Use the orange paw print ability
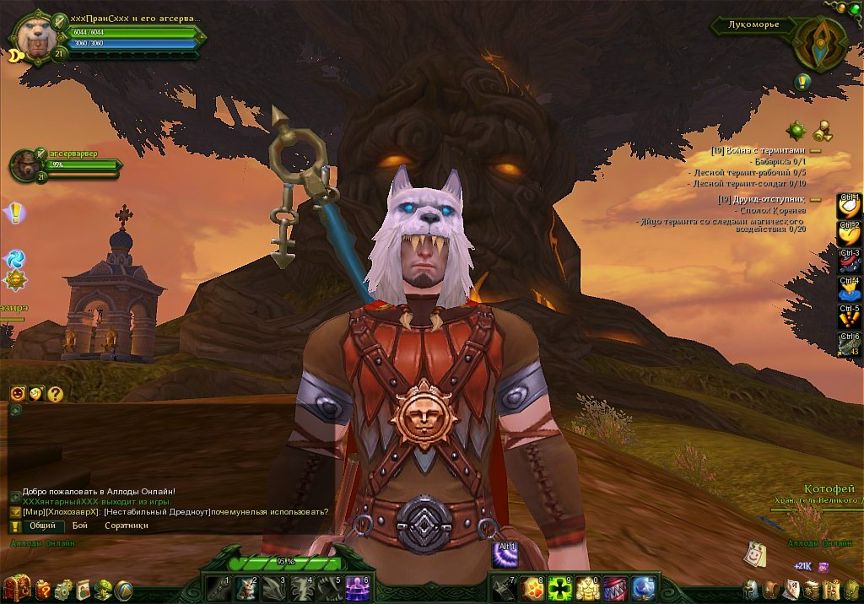 pos(532,588)
